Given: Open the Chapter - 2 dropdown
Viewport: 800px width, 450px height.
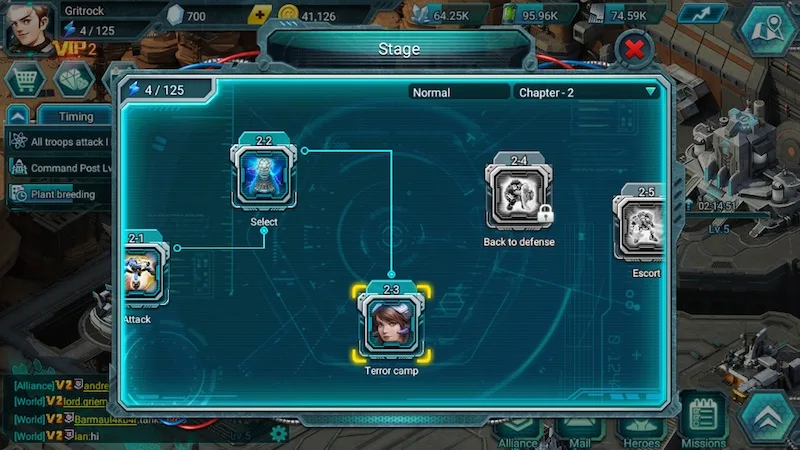Looking at the screenshot, I should click(587, 92).
